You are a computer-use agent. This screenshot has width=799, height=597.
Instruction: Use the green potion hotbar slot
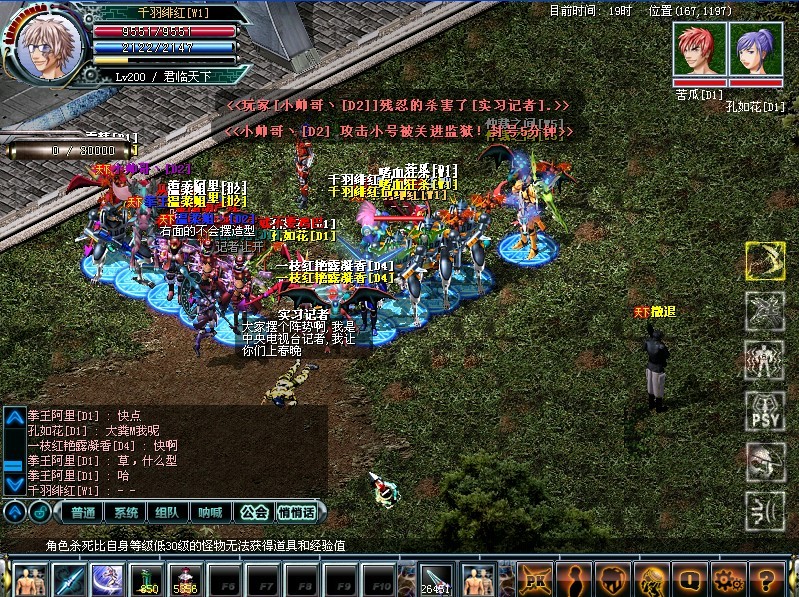[147, 579]
